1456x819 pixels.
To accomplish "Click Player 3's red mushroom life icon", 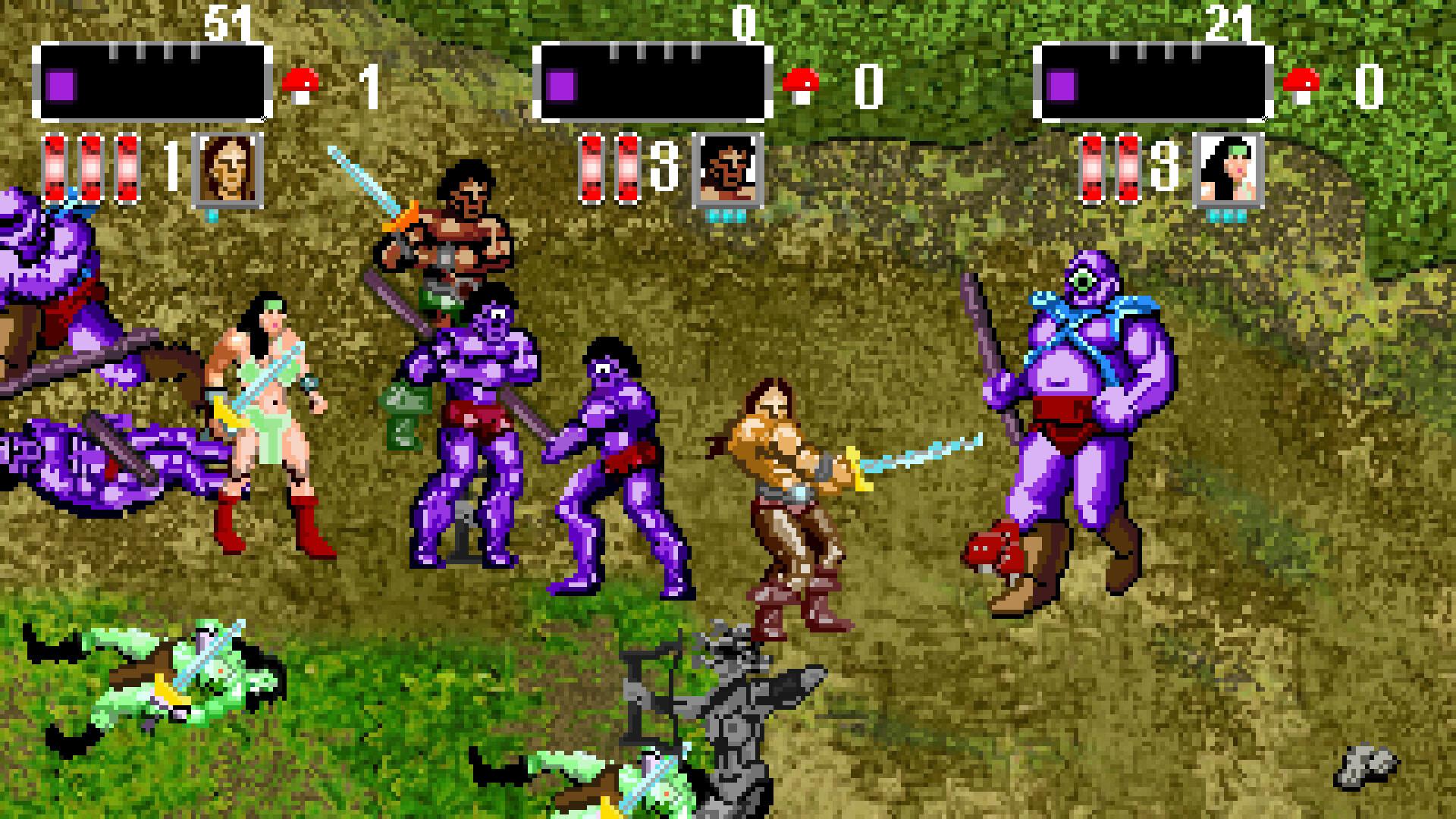I will coord(1303,82).
